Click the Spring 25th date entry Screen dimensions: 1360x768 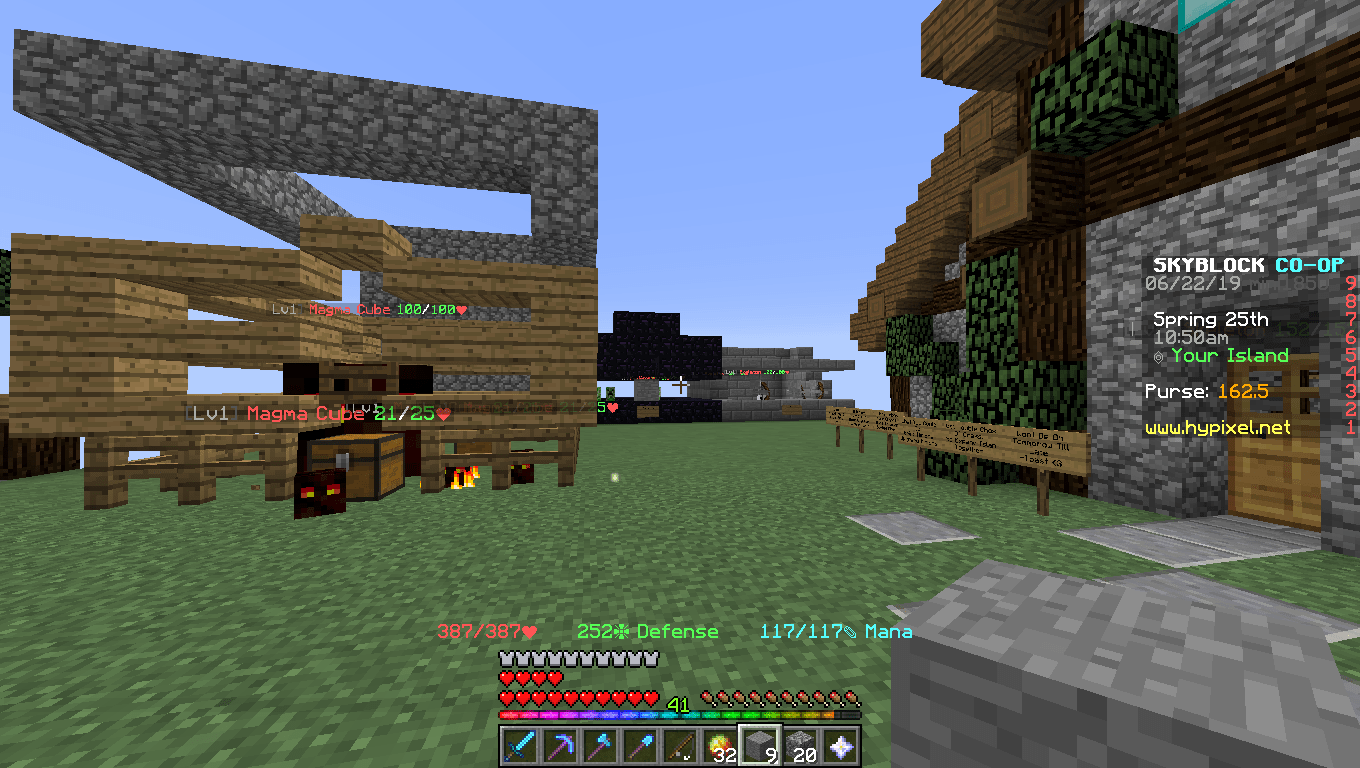[1213, 320]
